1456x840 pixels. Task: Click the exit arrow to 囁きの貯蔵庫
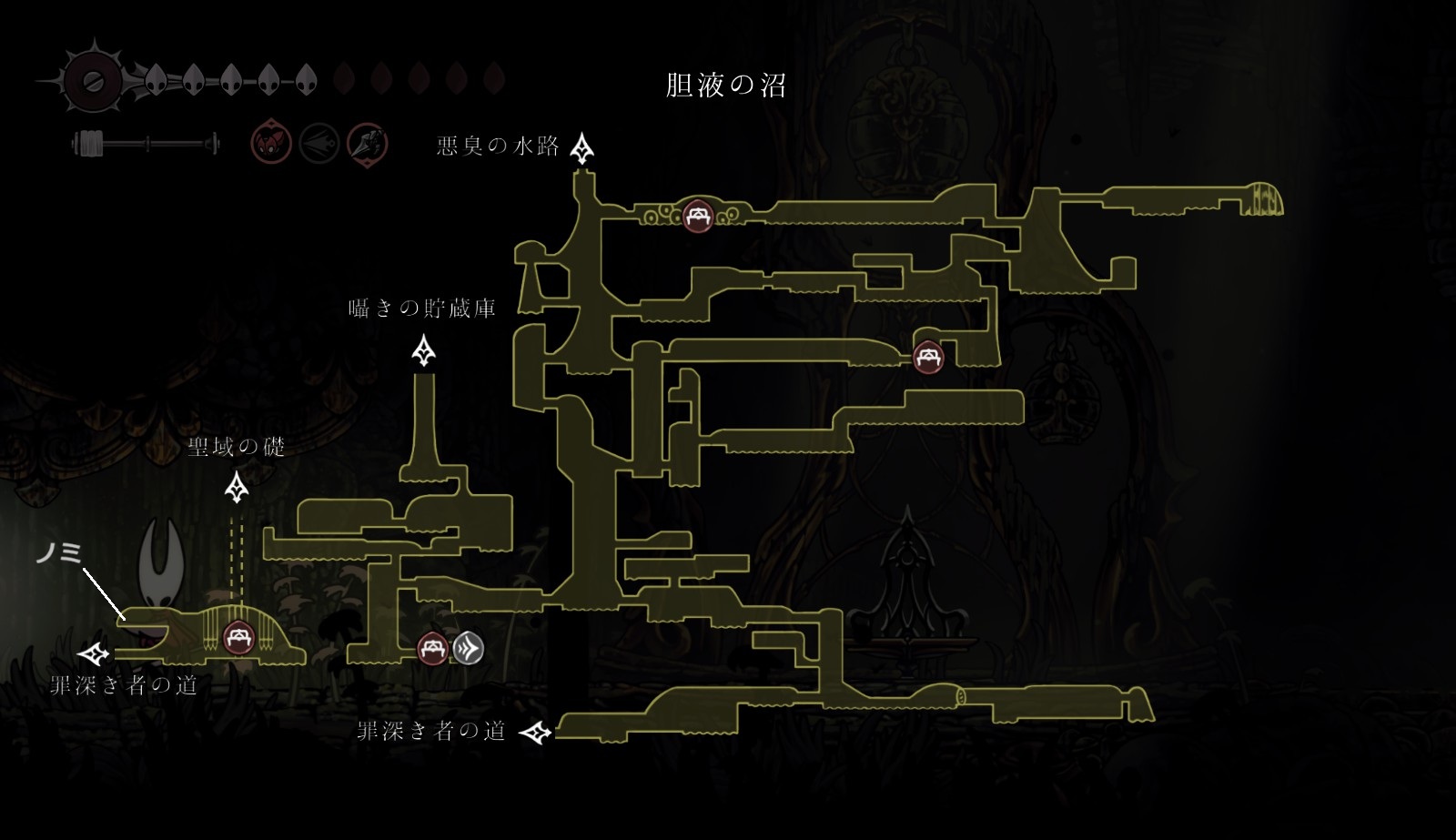423,350
